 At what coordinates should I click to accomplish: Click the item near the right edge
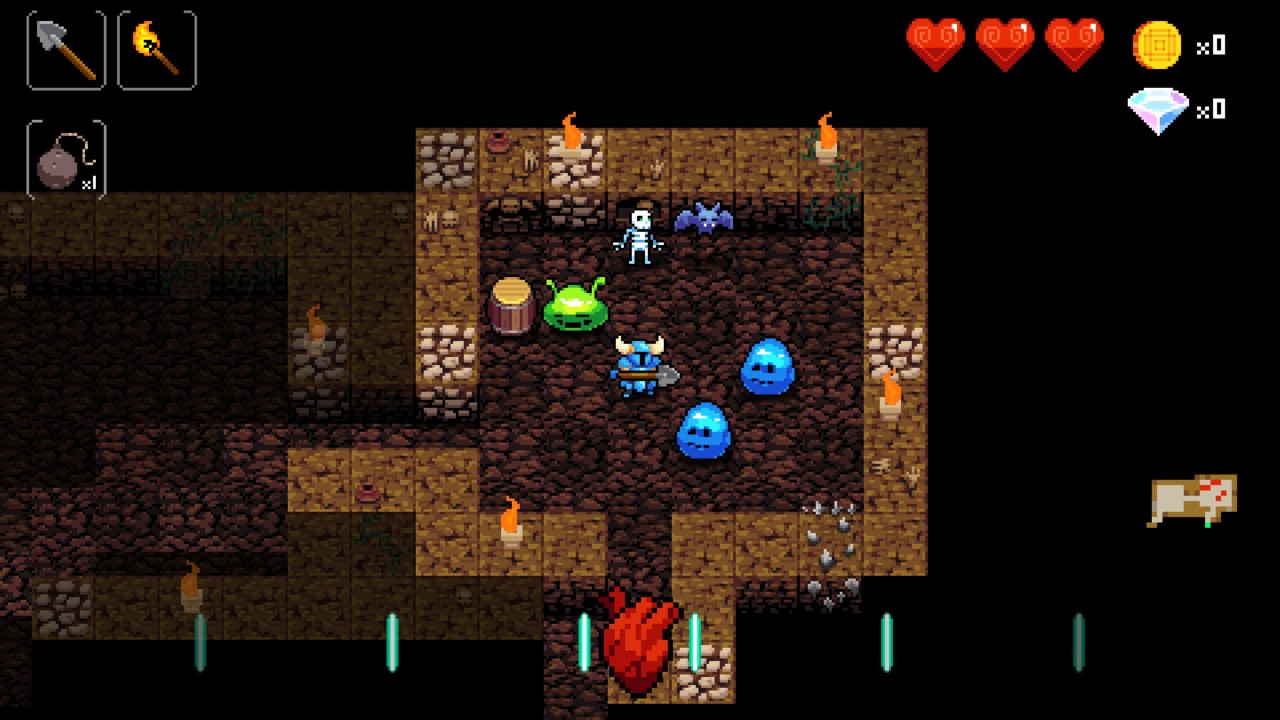click(x=1195, y=497)
